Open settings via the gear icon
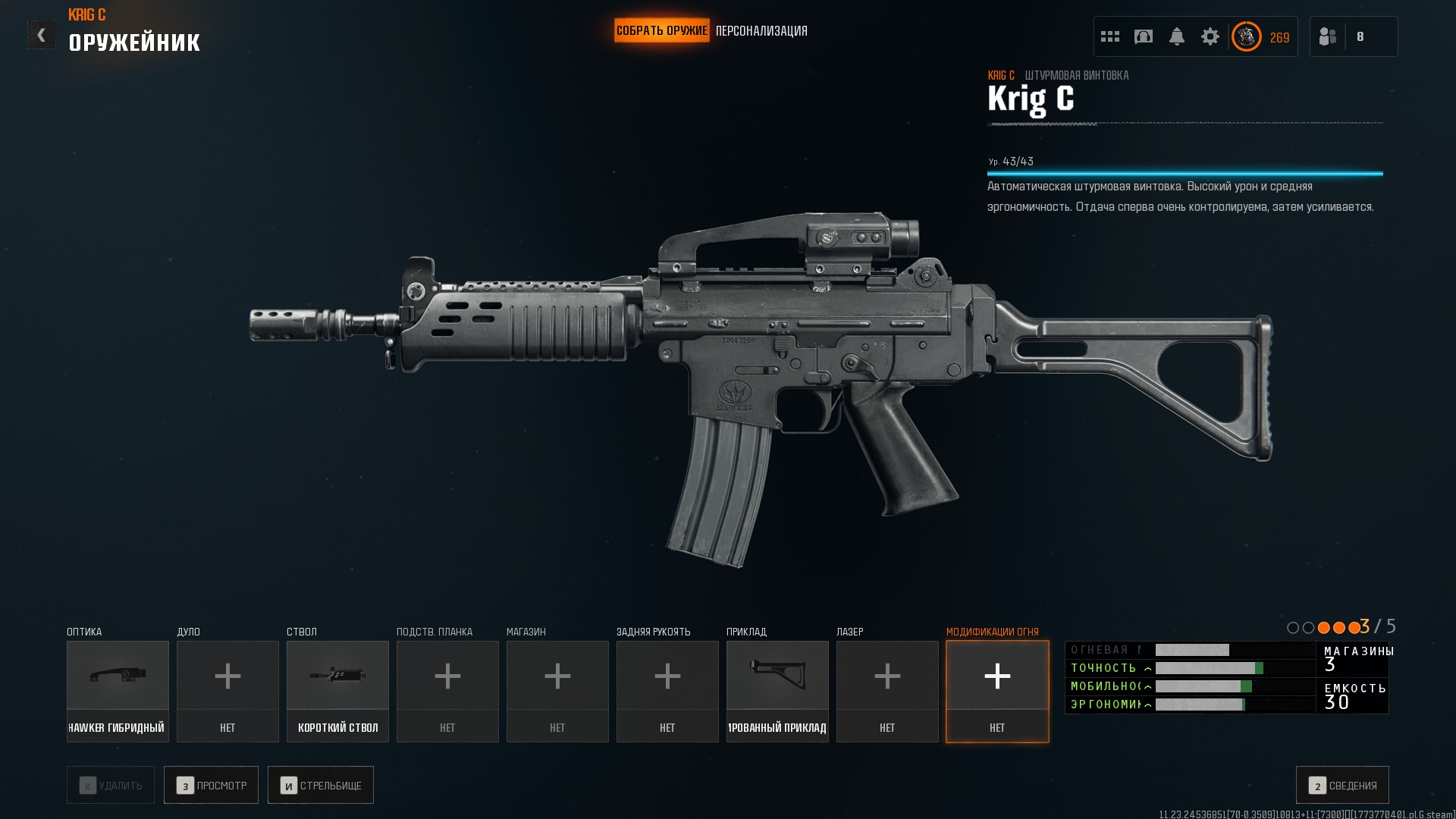1456x819 pixels. pyautogui.click(x=1210, y=36)
